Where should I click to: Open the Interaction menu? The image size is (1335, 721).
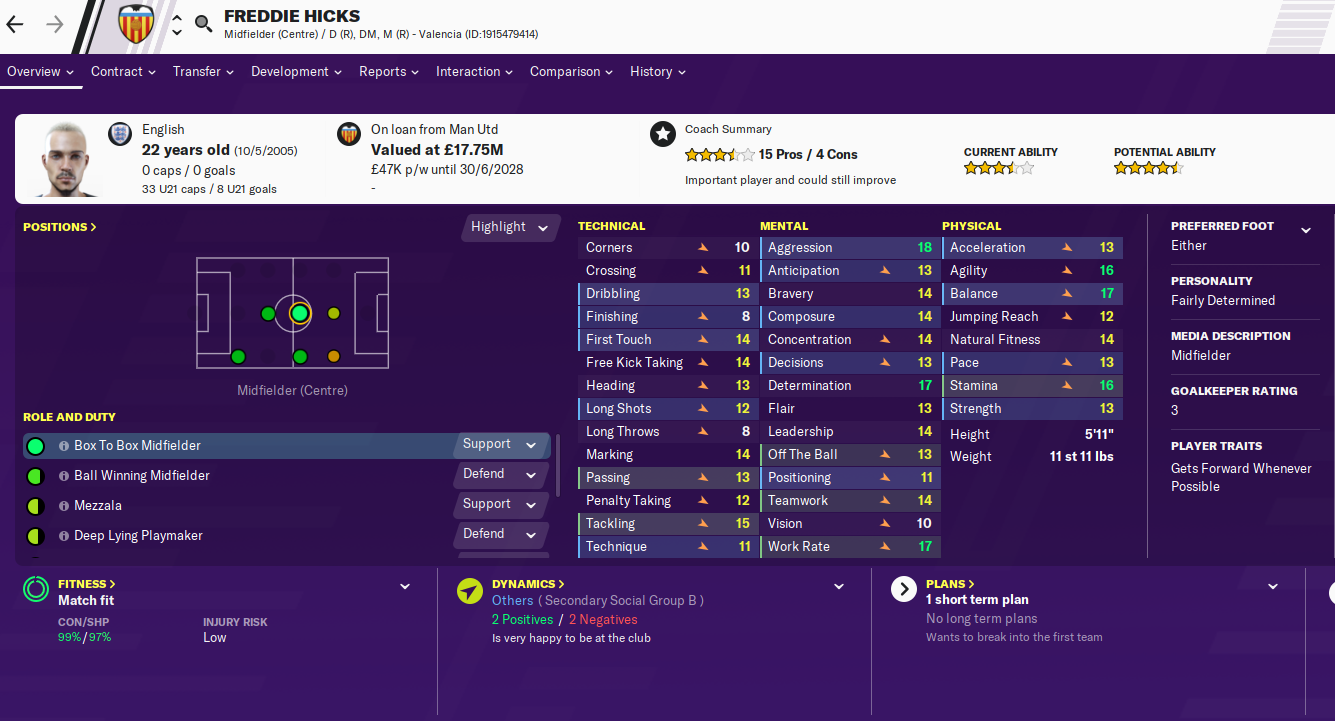(474, 72)
